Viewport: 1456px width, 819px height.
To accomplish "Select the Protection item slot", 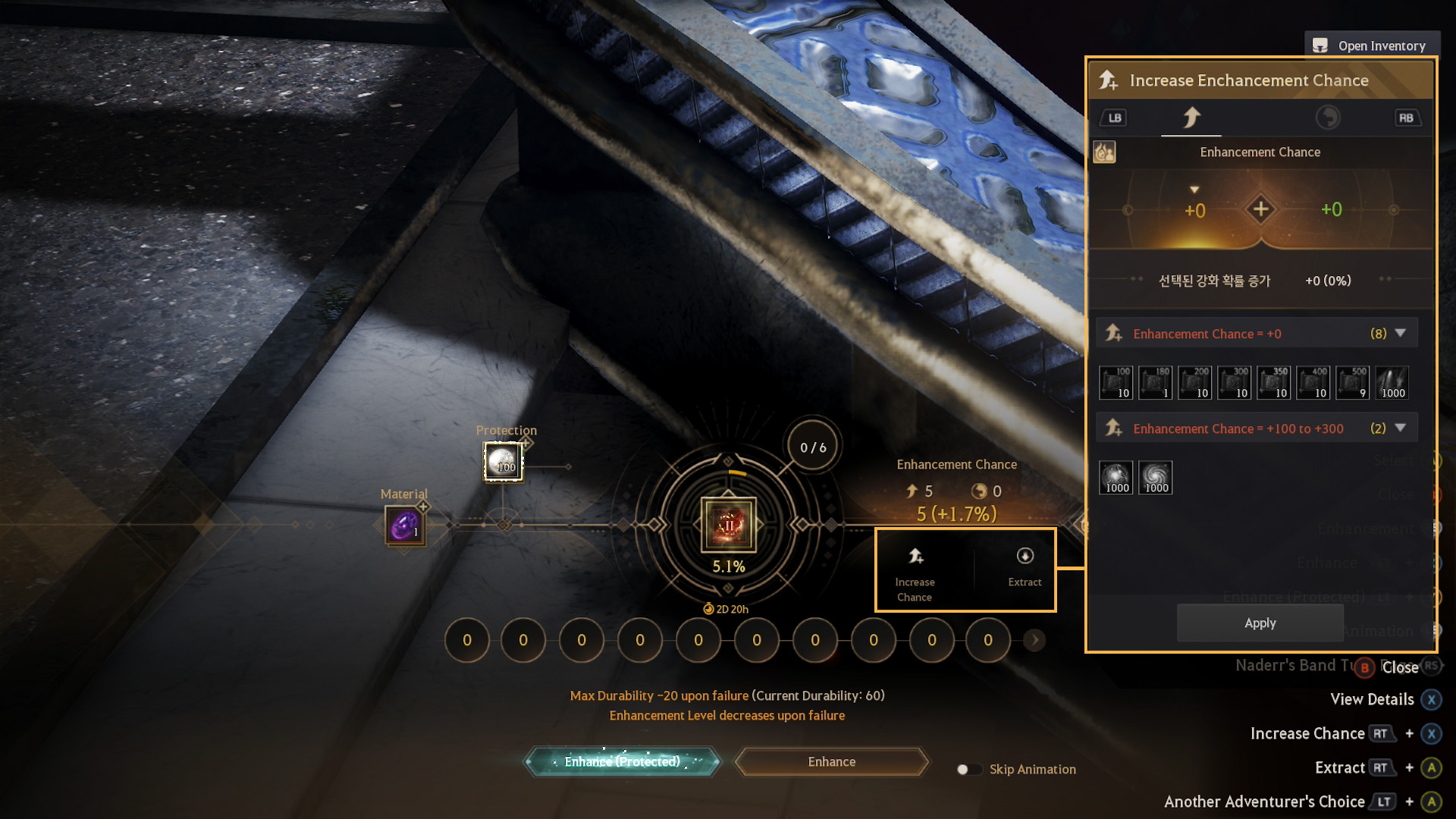I will [503, 461].
